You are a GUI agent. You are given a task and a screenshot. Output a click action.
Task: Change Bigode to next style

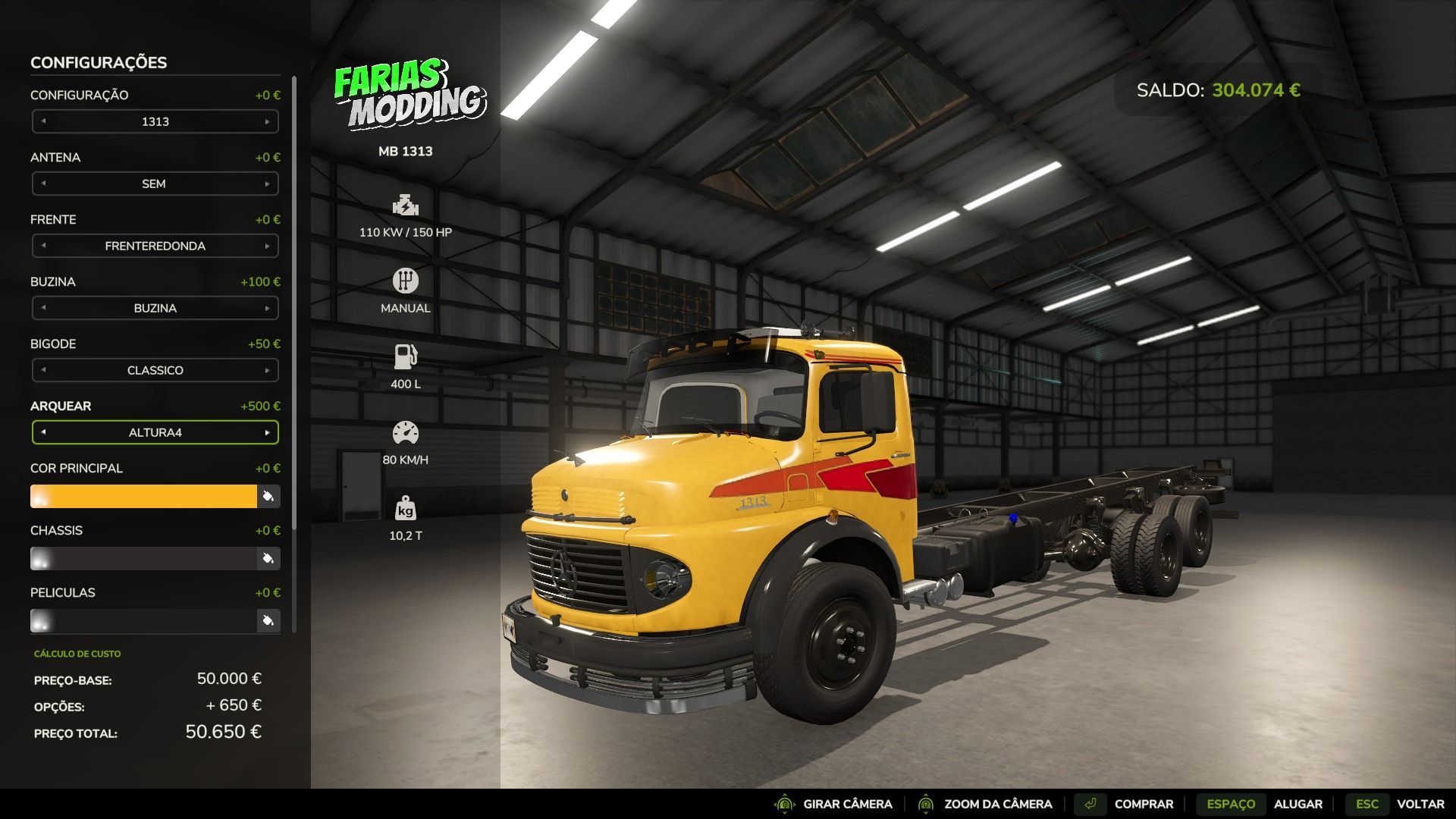click(267, 370)
